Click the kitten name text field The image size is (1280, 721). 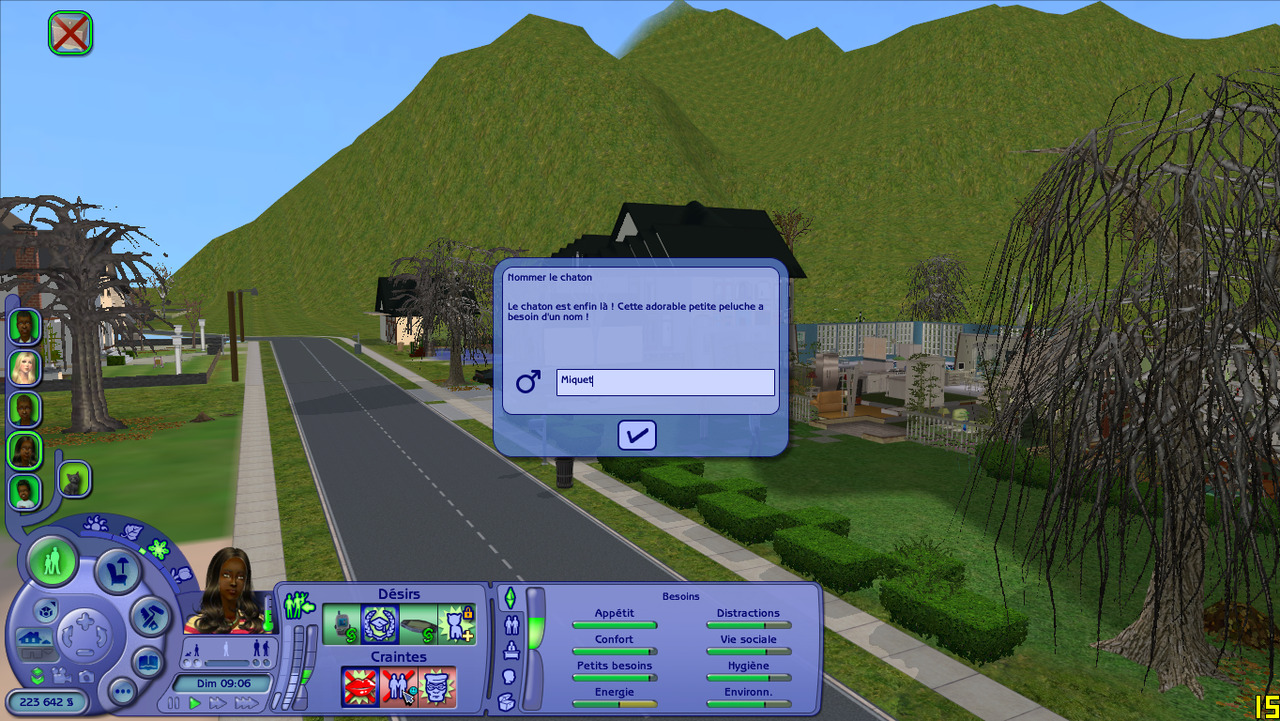[x=665, y=382]
